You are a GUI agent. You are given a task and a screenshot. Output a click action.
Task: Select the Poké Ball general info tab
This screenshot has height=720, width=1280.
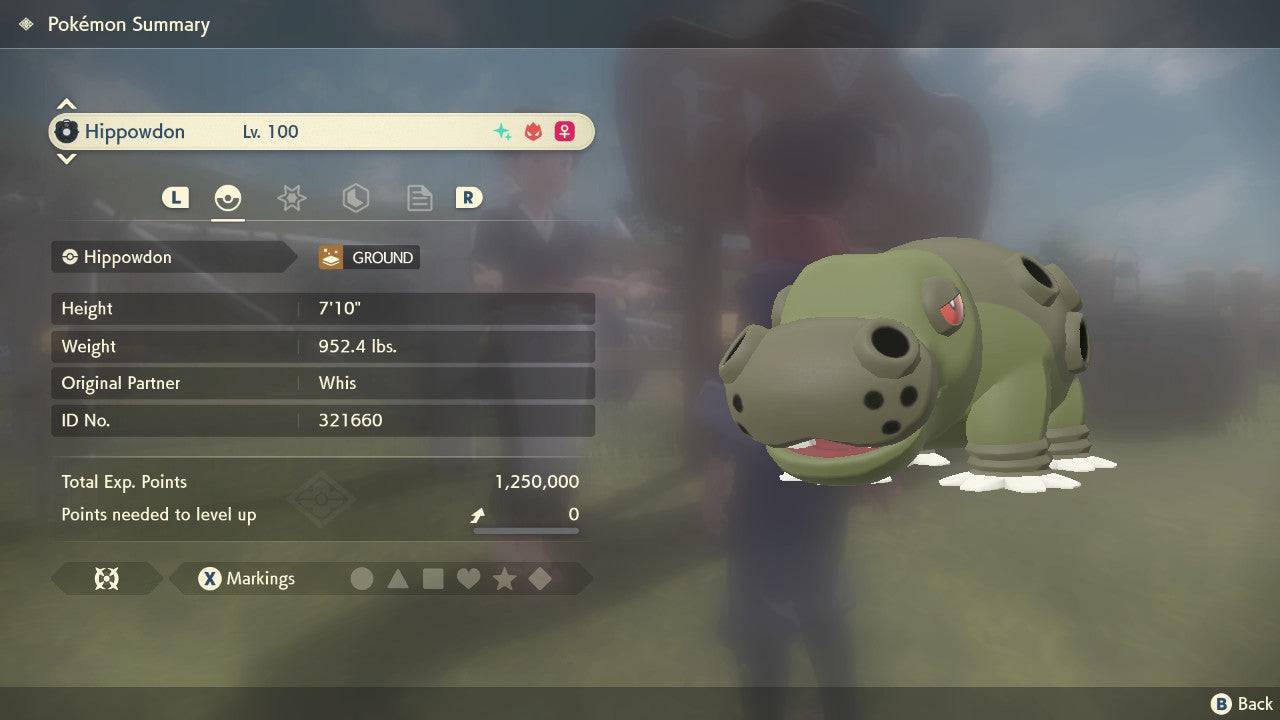[228, 198]
